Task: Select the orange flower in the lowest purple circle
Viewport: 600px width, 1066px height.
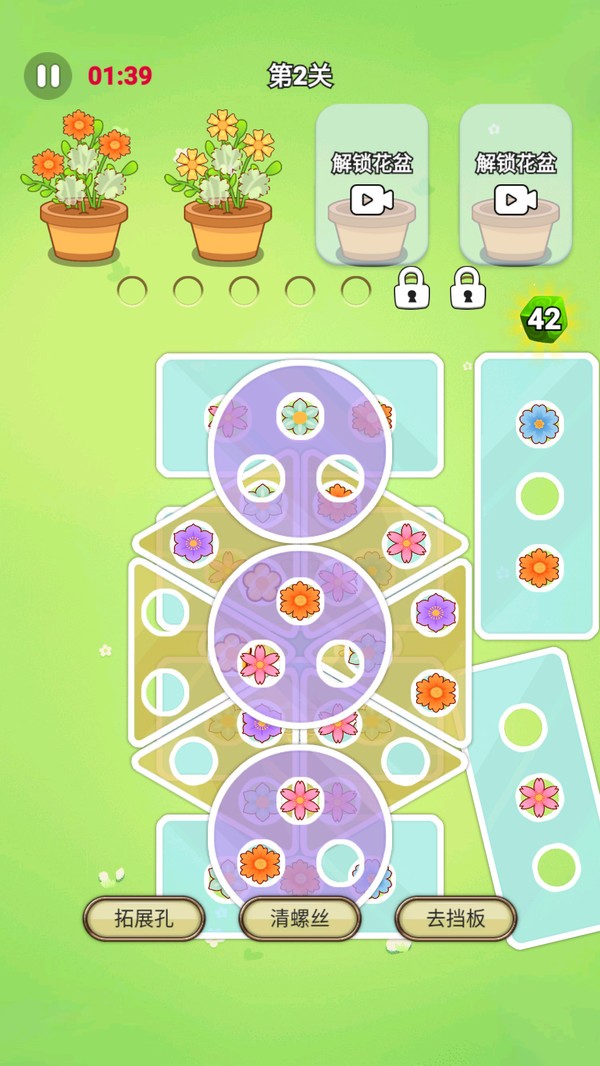Action: click(260, 862)
